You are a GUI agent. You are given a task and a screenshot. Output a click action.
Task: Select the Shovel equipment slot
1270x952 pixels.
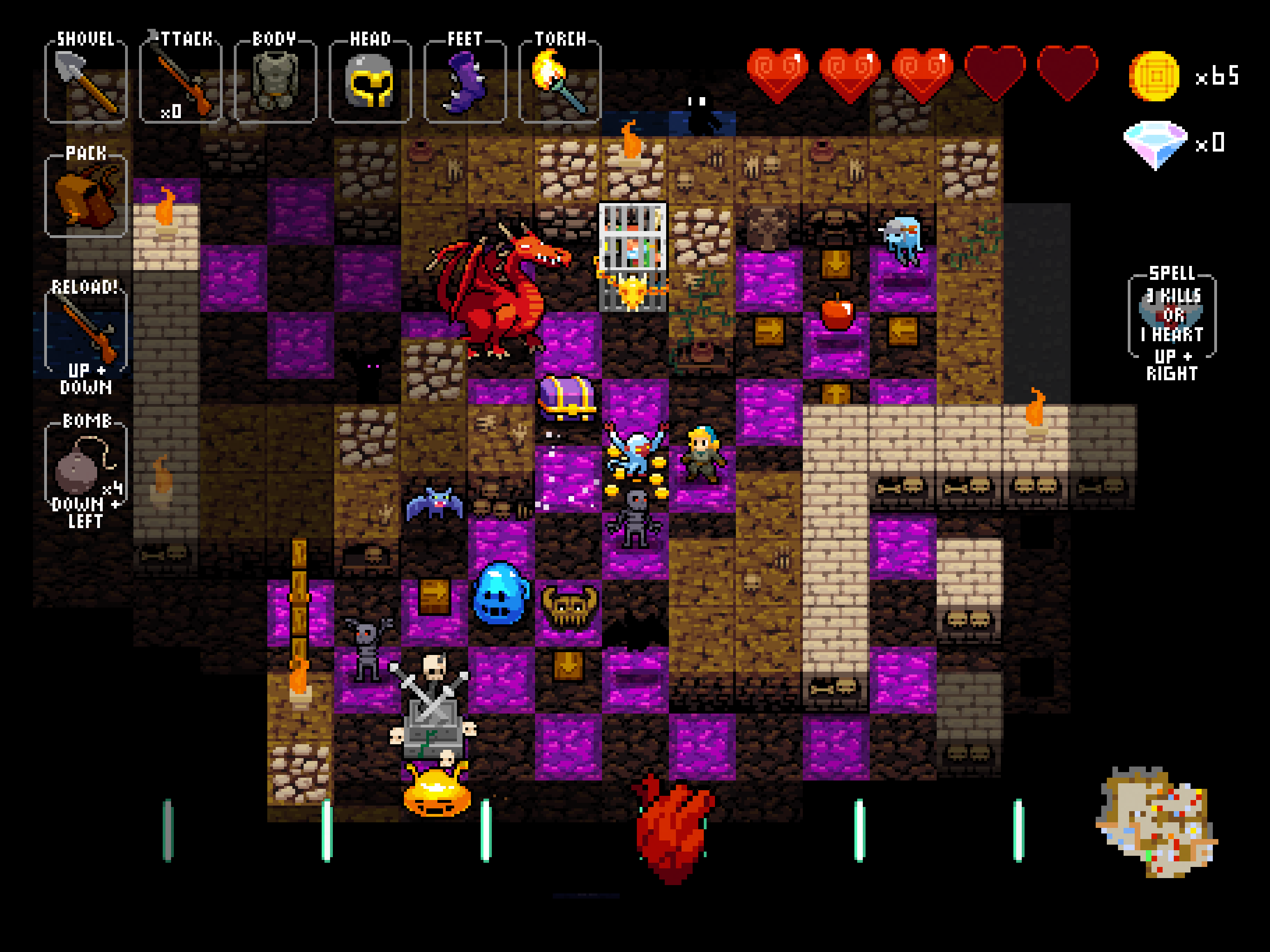(x=86, y=82)
